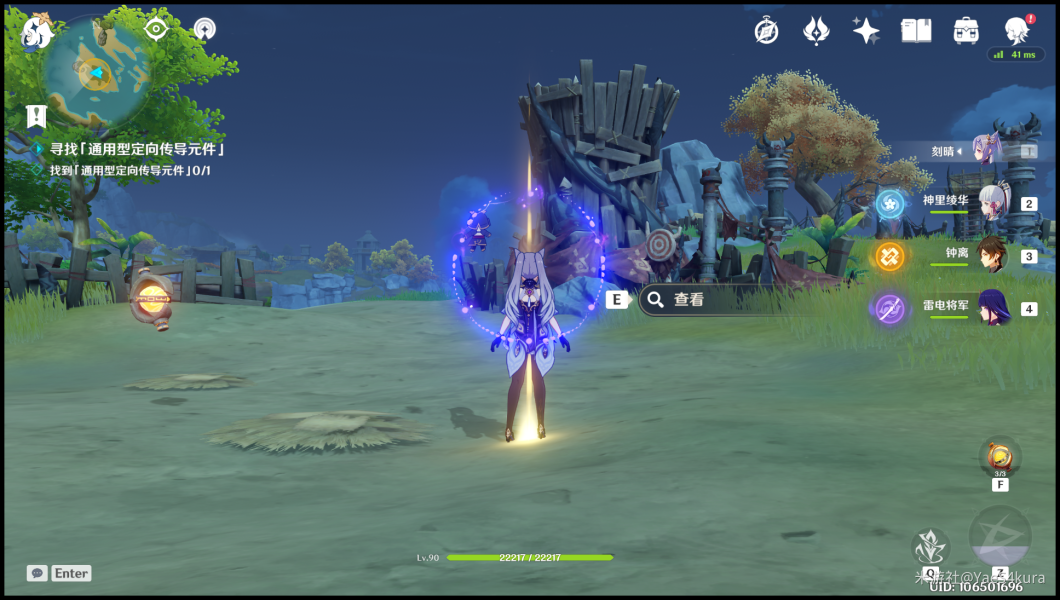1060x600 pixels.
Task: Click the signal icon beside the eye
Action: point(204,29)
